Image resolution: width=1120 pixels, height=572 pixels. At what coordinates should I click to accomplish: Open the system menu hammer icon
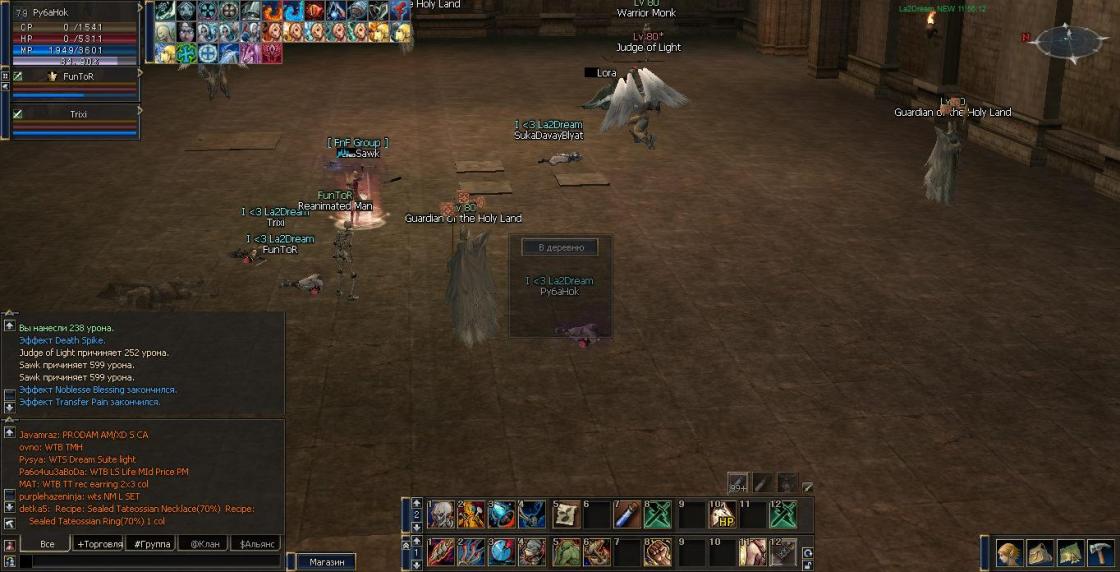pyautogui.click(x=1101, y=553)
